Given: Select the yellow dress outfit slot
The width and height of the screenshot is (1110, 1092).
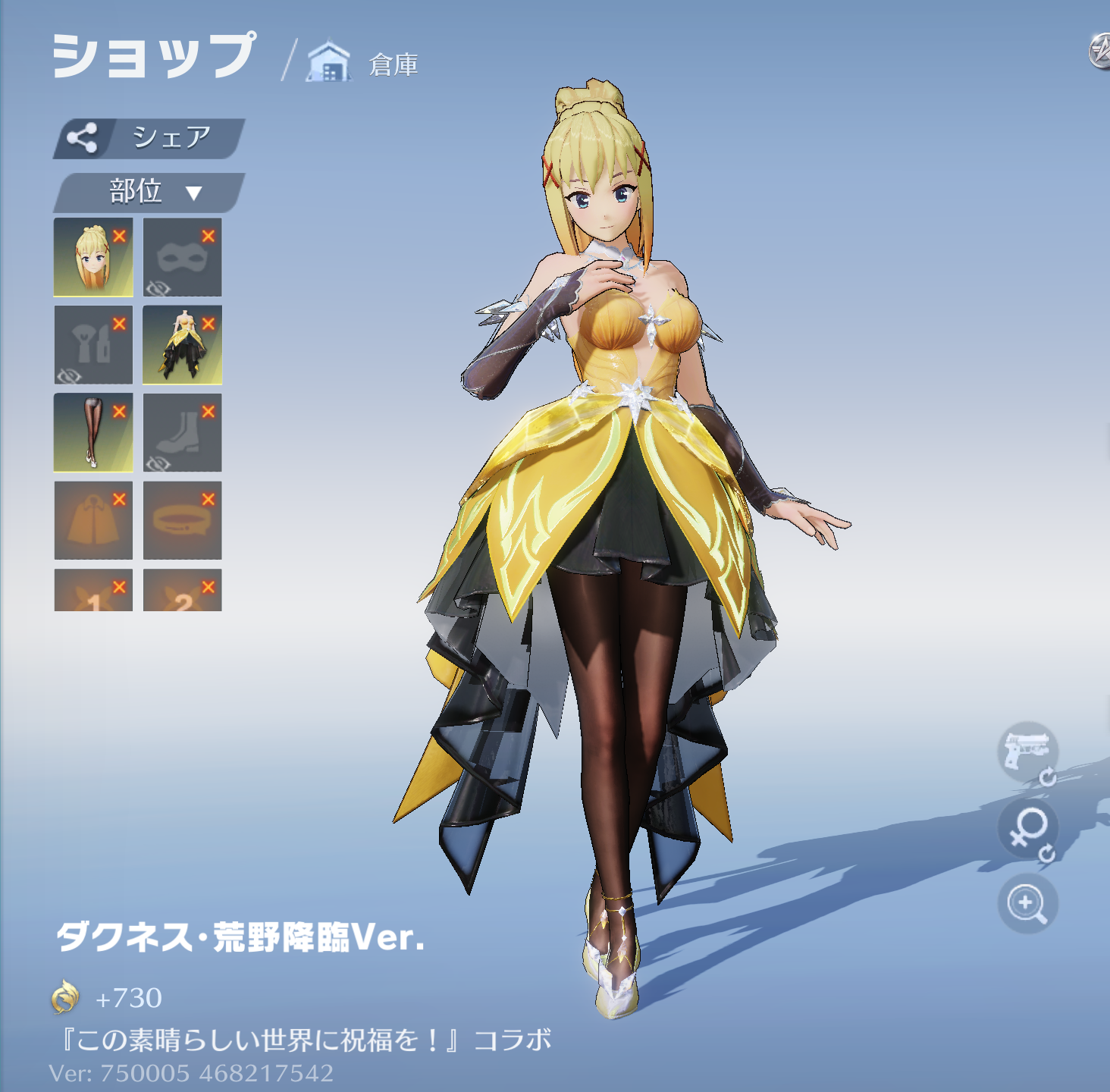Looking at the screenshot, I should coord(181,345).
